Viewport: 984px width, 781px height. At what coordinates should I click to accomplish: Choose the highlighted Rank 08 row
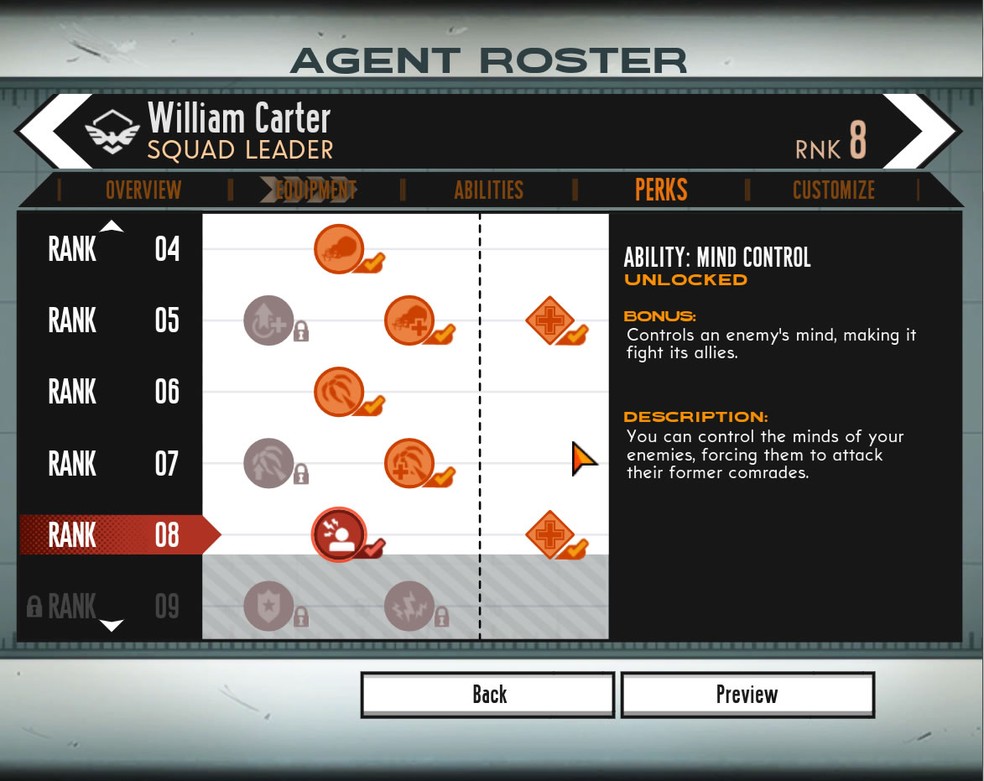[113, 535]
